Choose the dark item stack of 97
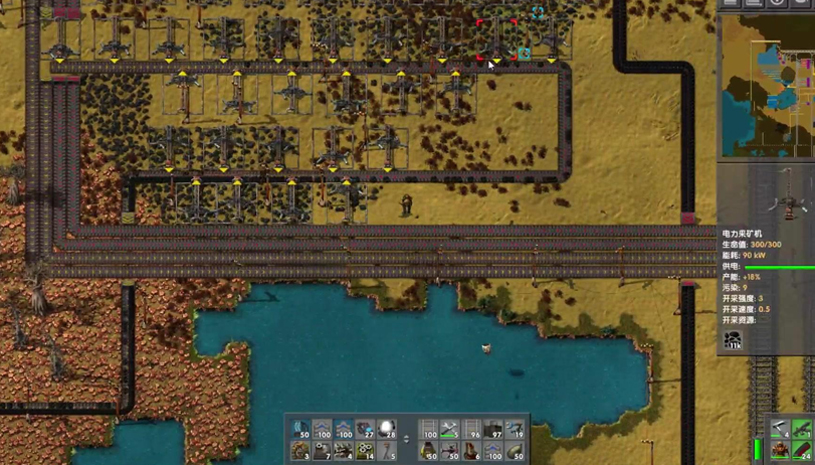This screenshot has width=815, height=465. point(493,430)
